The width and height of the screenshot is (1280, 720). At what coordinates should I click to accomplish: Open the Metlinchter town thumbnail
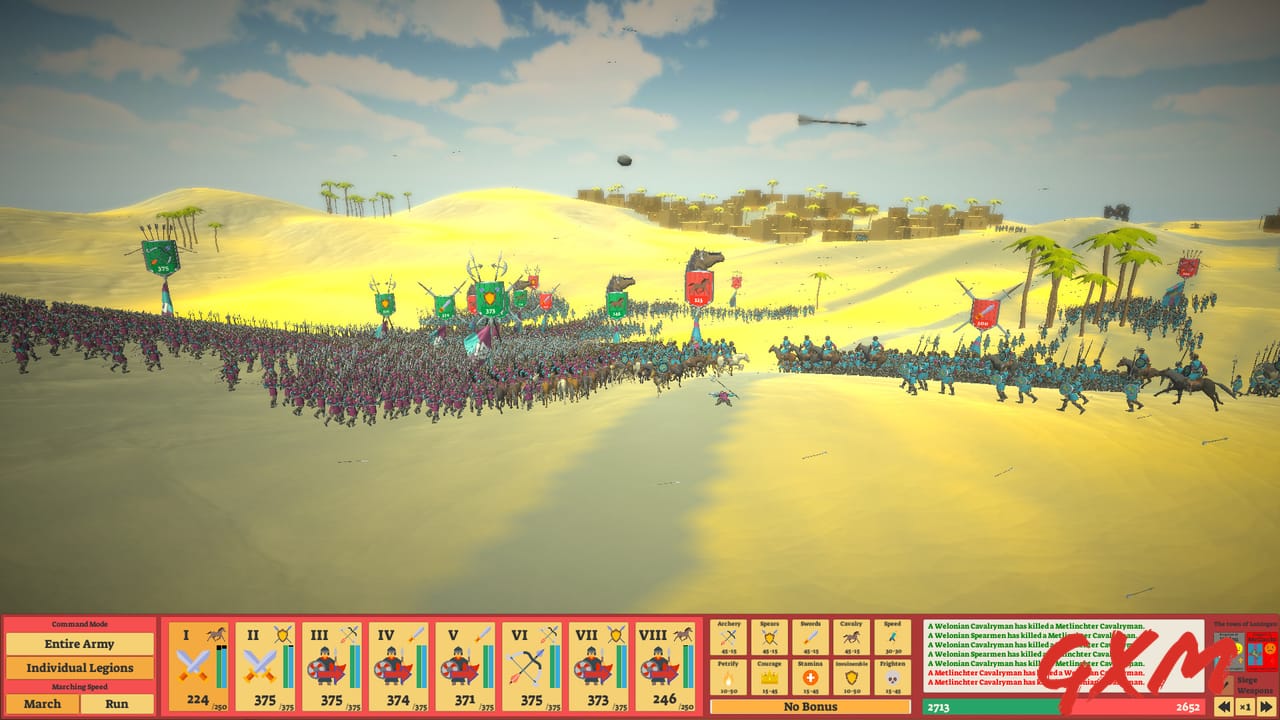click(1261, 651)
